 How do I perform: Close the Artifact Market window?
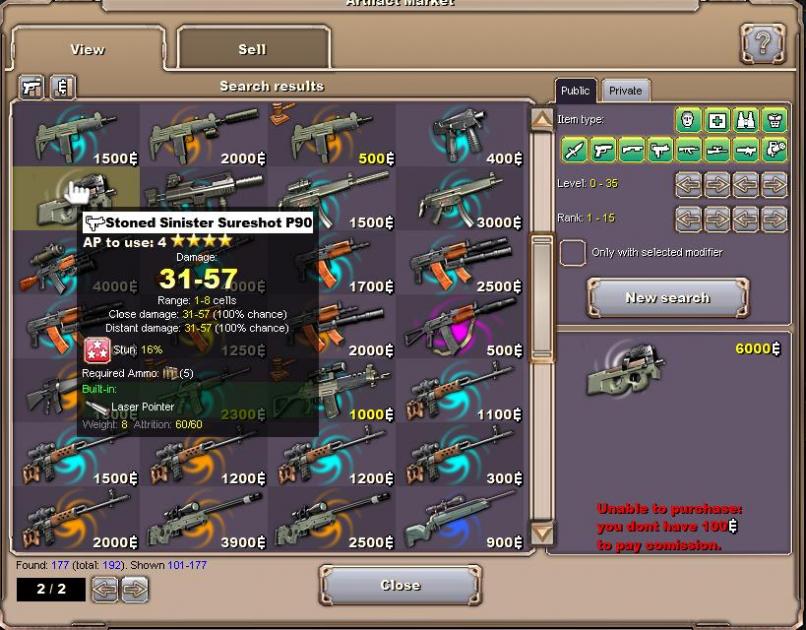tap(400, 585)
